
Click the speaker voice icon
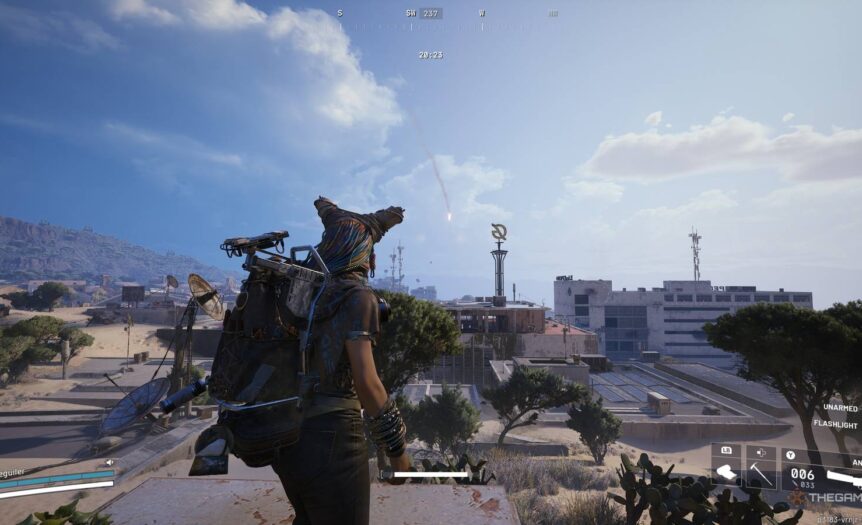coord(109,462)
